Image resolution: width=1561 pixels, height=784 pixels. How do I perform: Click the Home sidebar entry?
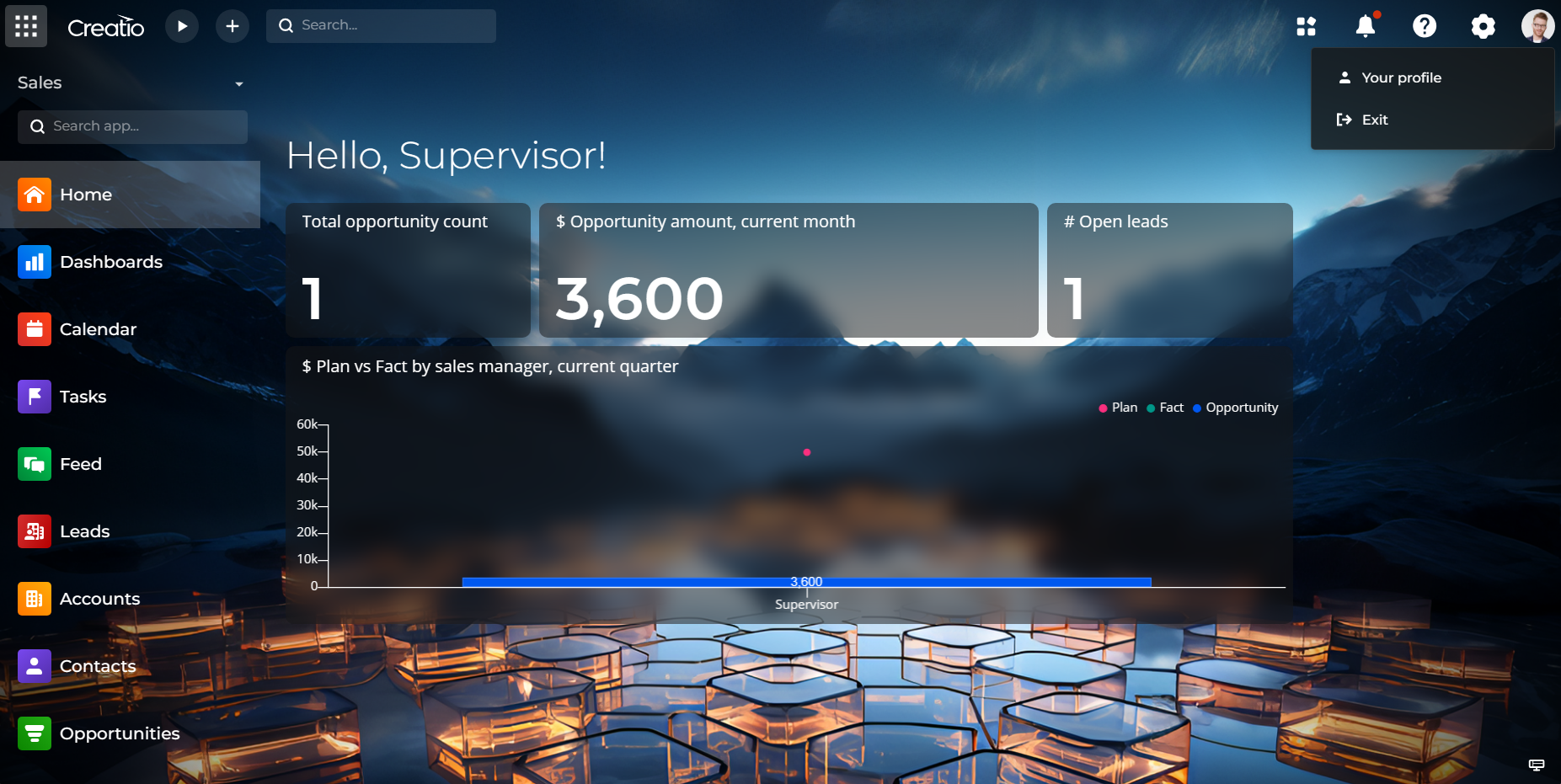click(86, 195)
